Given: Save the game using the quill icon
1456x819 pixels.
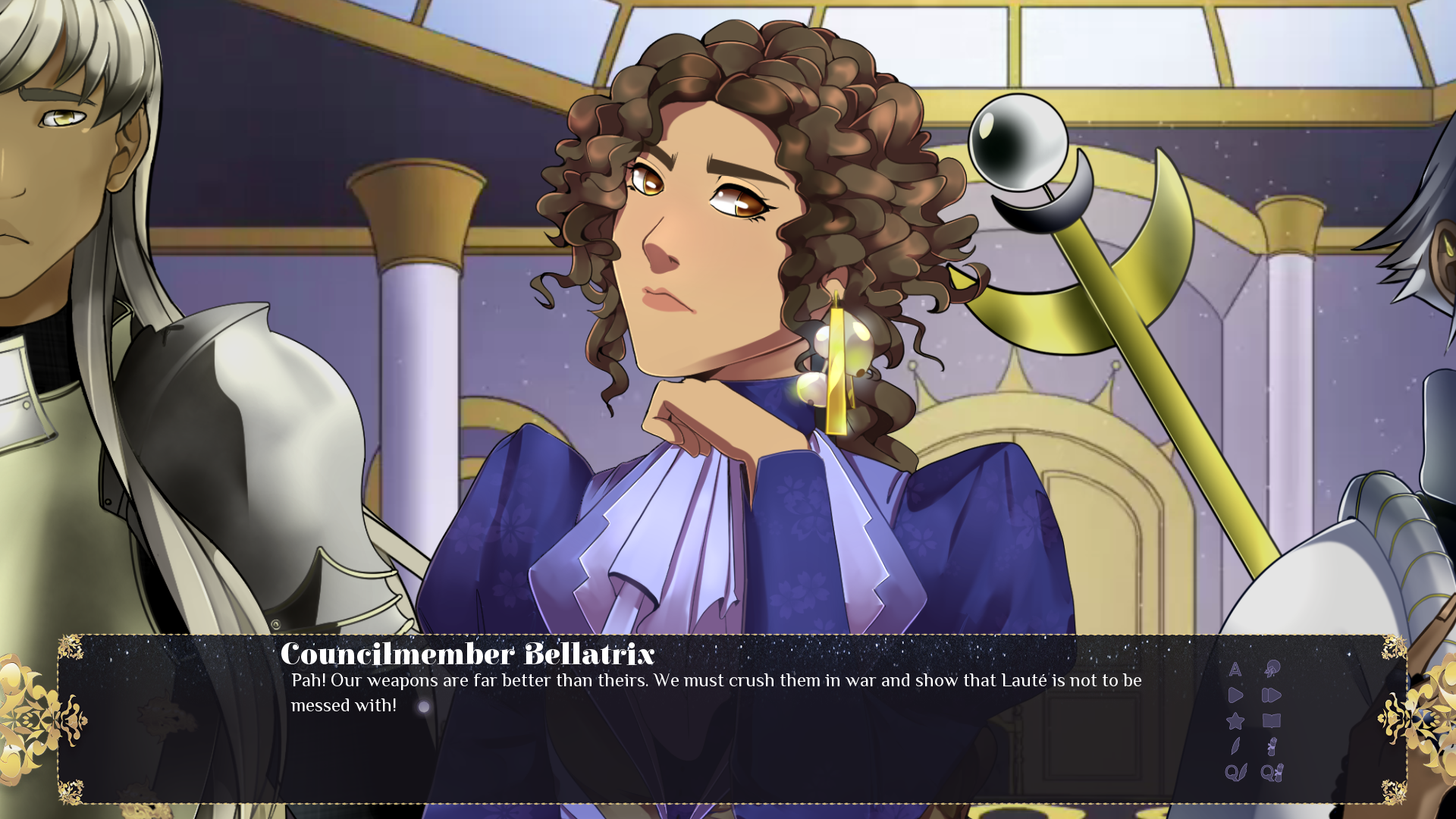Looking at the screenshot, I should click(x=1235, y=746).
